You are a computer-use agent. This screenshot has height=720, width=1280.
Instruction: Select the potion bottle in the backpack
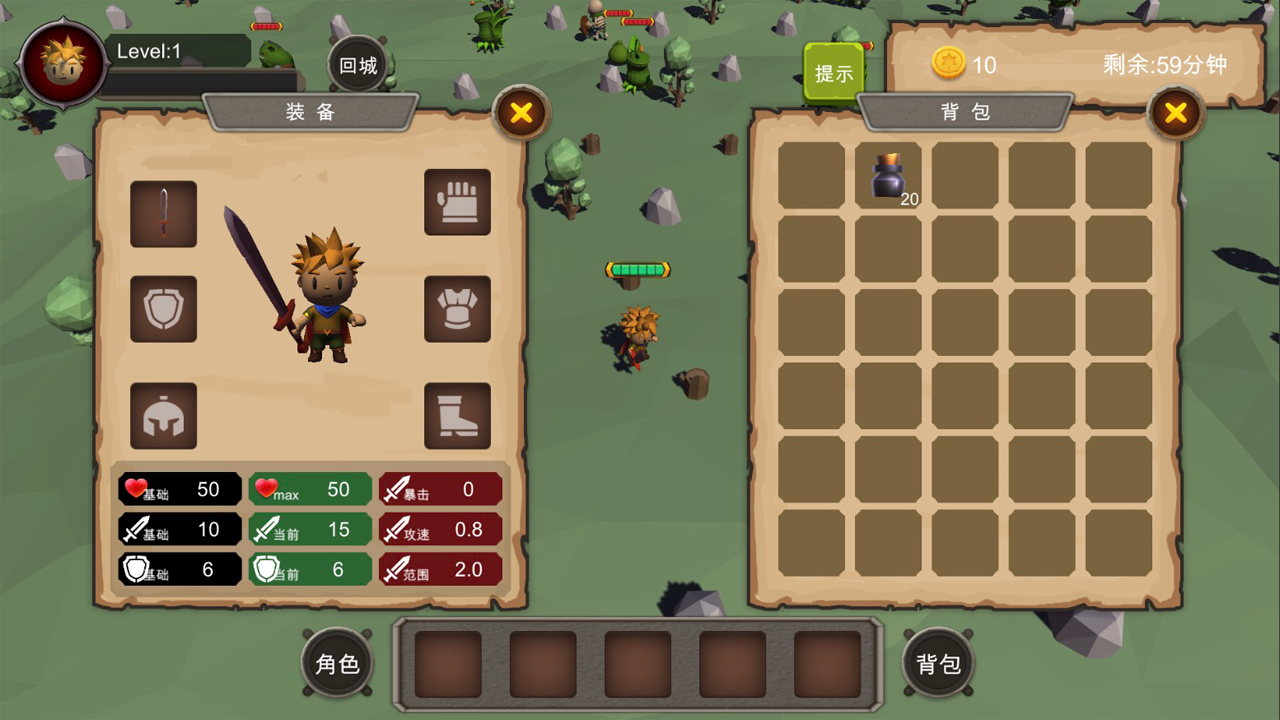pyautogui.click(x=888, y=176)
